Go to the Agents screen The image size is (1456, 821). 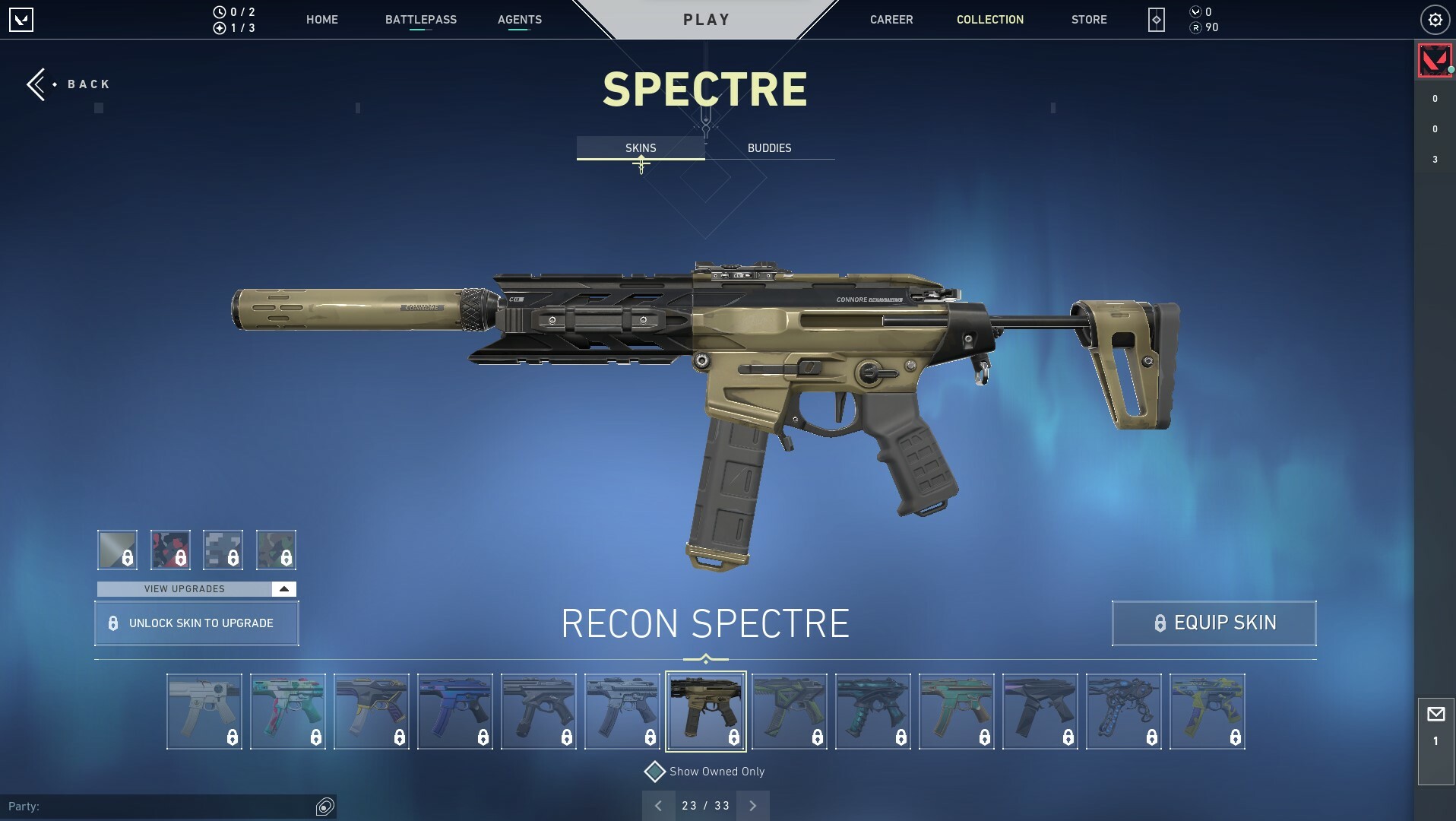point(519,20)
